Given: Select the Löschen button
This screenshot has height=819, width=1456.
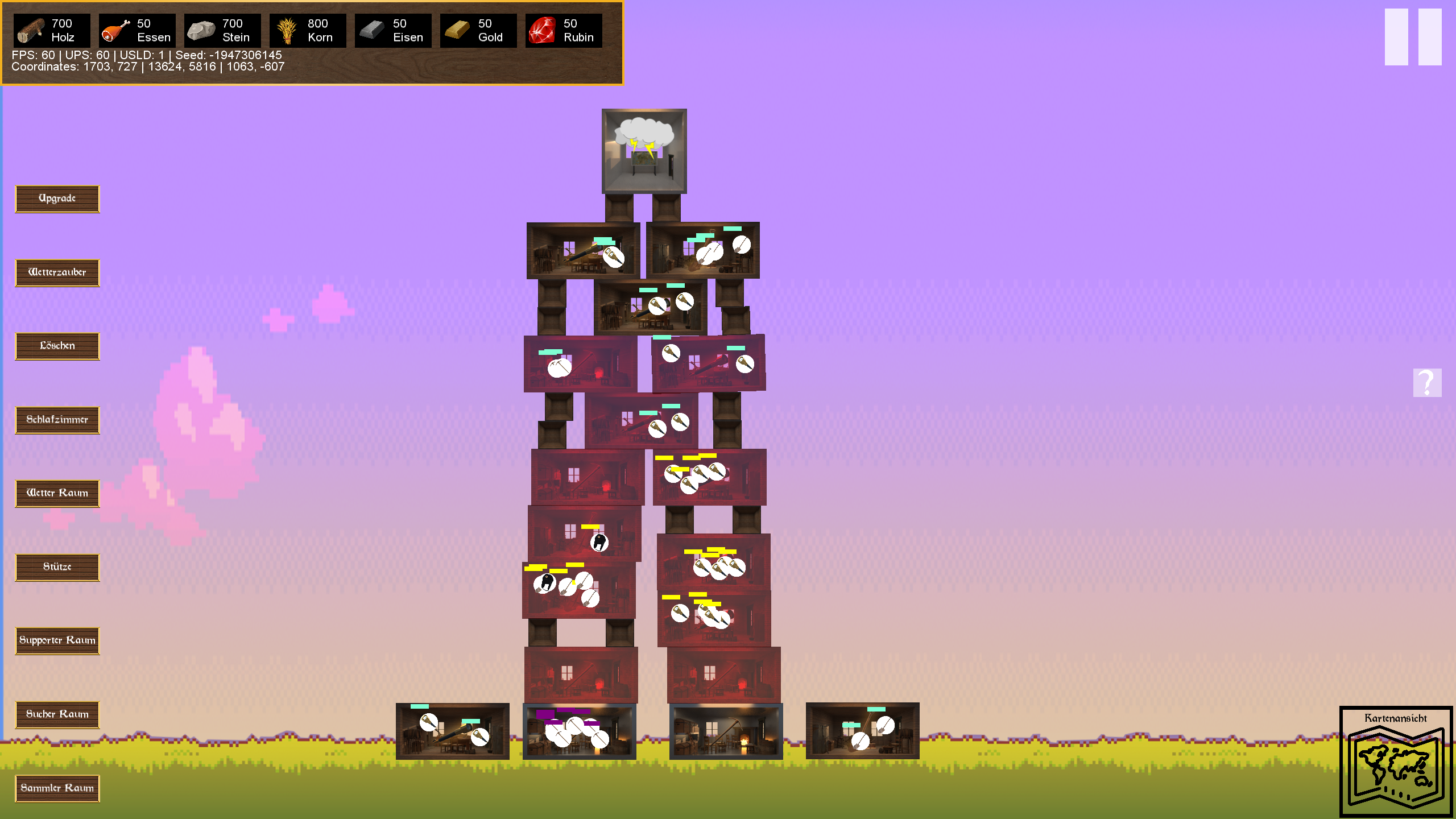Looking at the screenshot, I should point(57,346).
